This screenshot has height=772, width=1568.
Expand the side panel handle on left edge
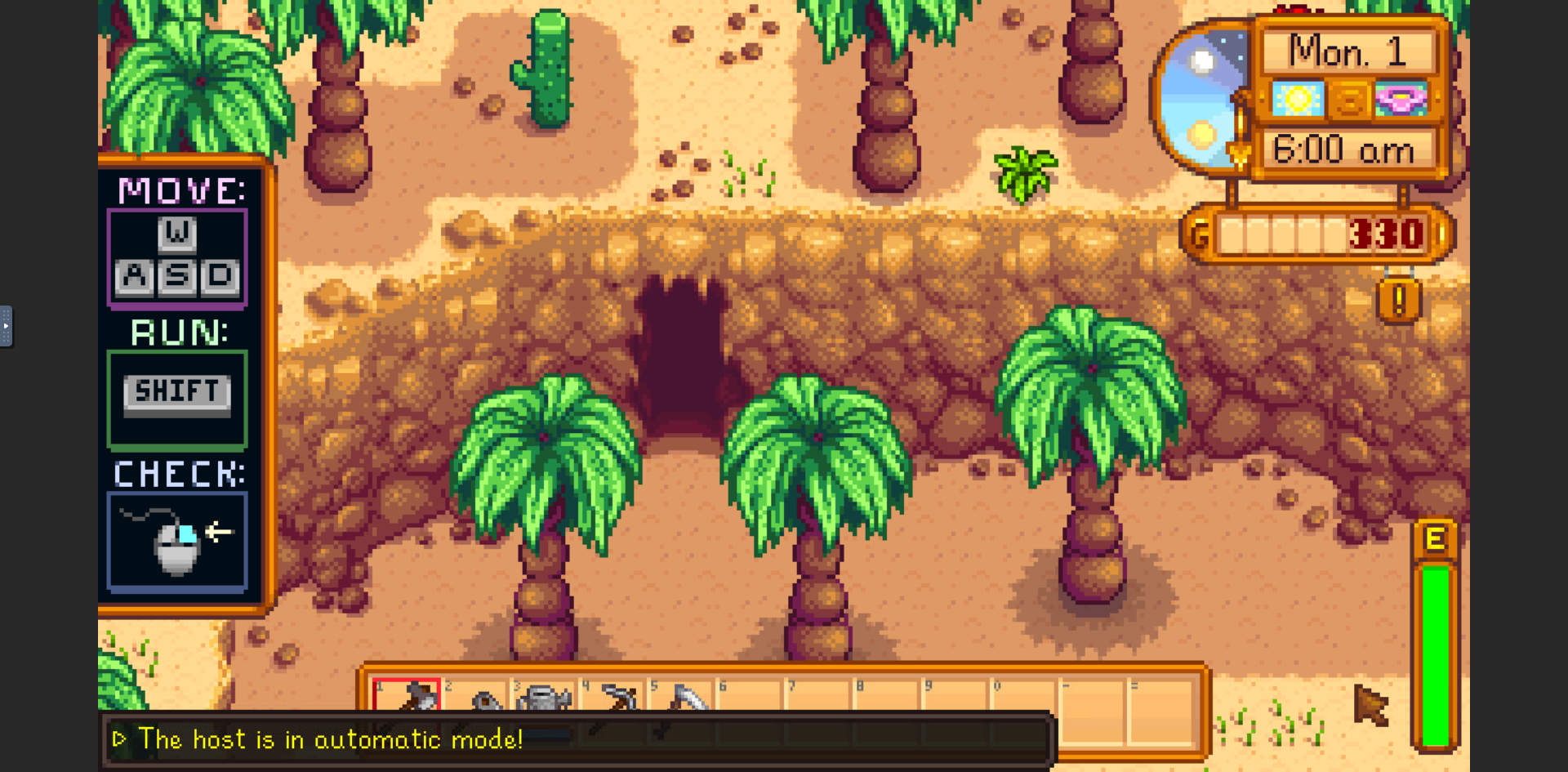[x=7, y=326]
